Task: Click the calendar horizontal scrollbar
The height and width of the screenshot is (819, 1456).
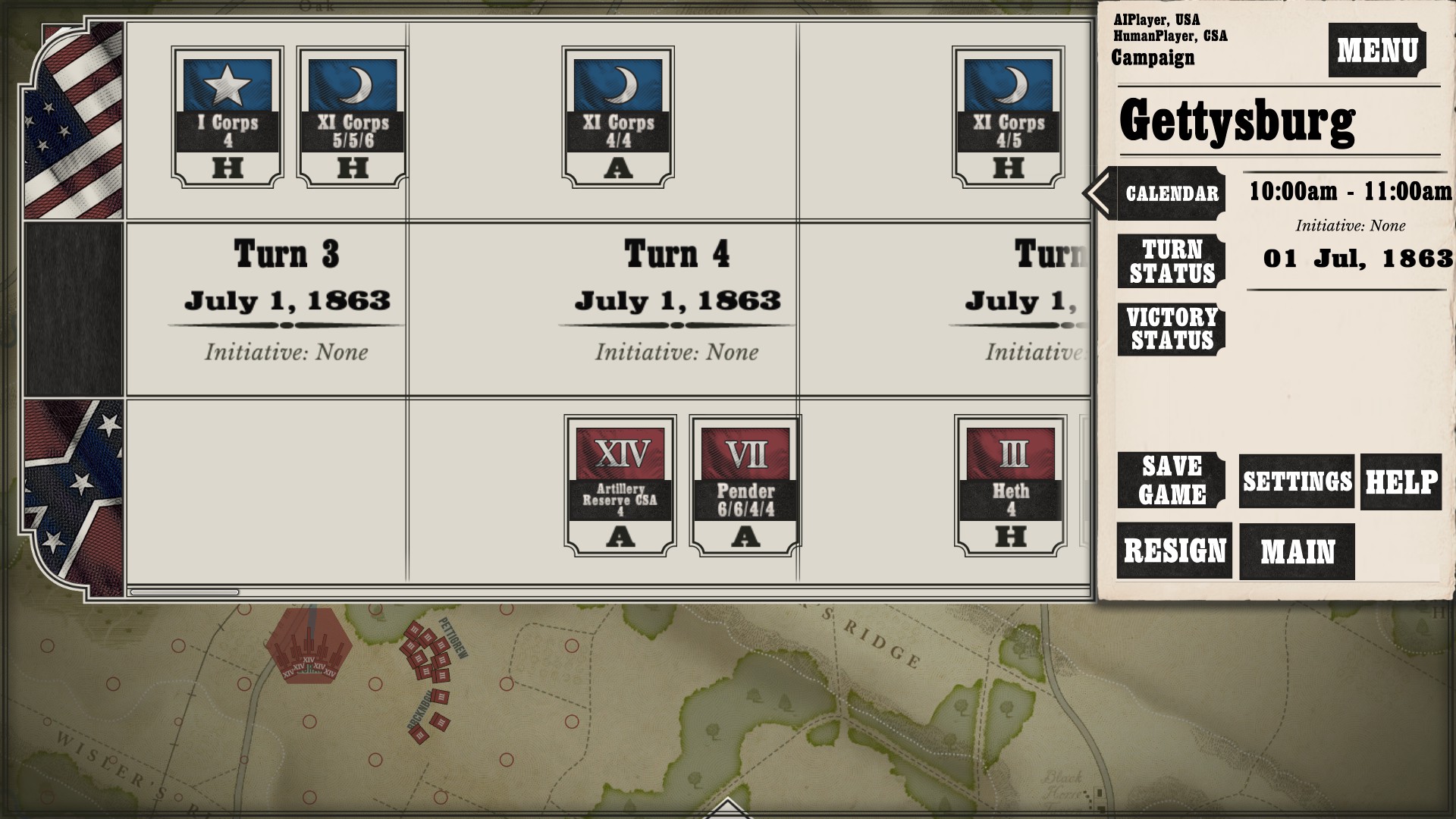Action: pyautogui.click(x=185, y=592)
